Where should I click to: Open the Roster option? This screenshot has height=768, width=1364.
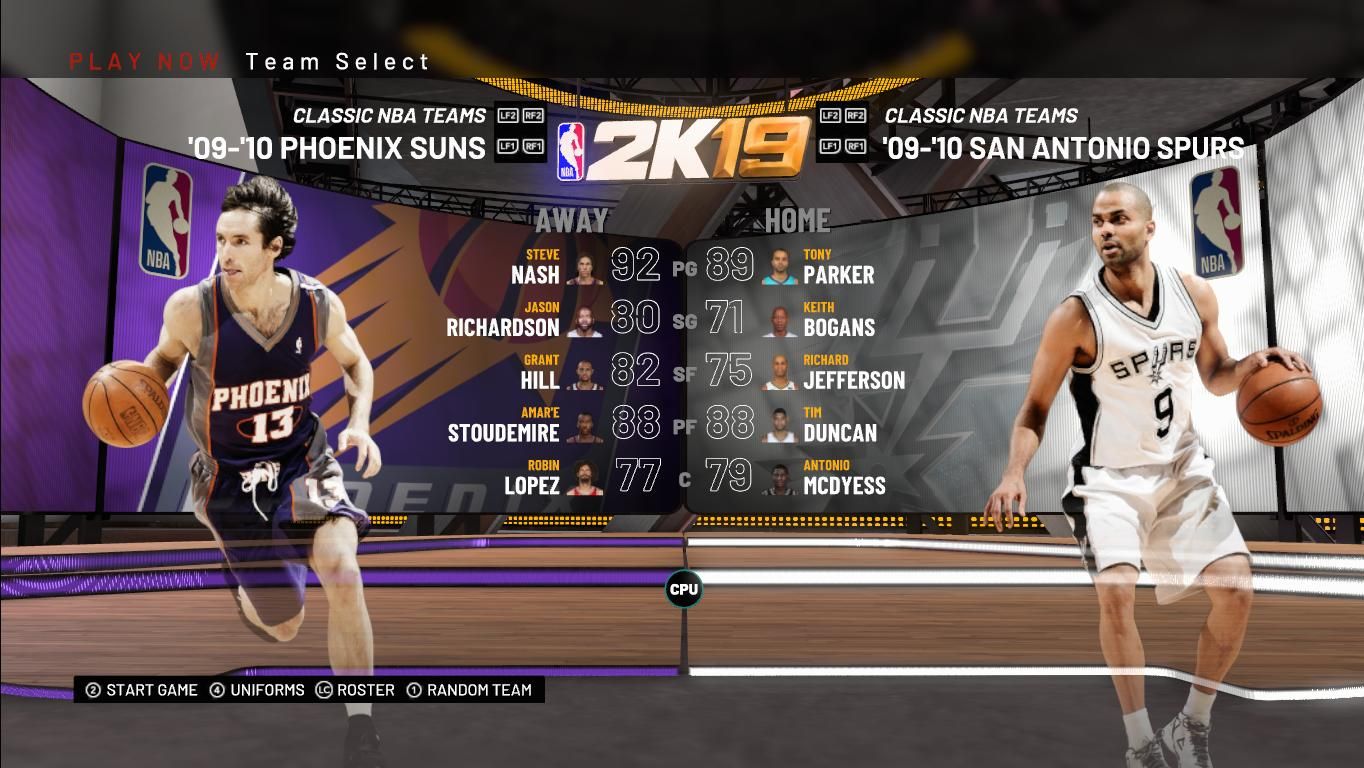tap(355, 690)
